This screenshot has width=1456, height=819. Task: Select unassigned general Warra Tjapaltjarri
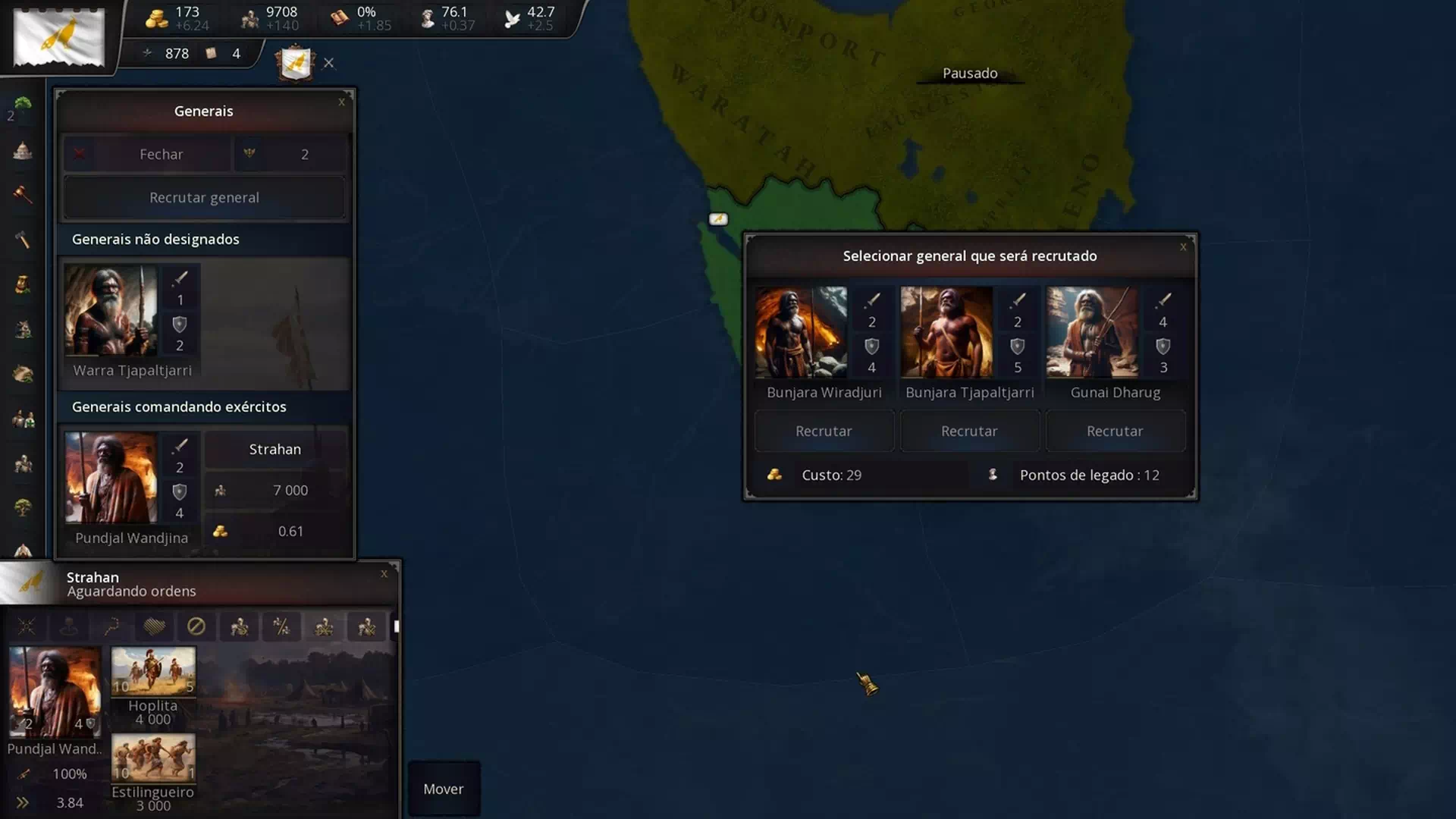click(x=111, y=310)
